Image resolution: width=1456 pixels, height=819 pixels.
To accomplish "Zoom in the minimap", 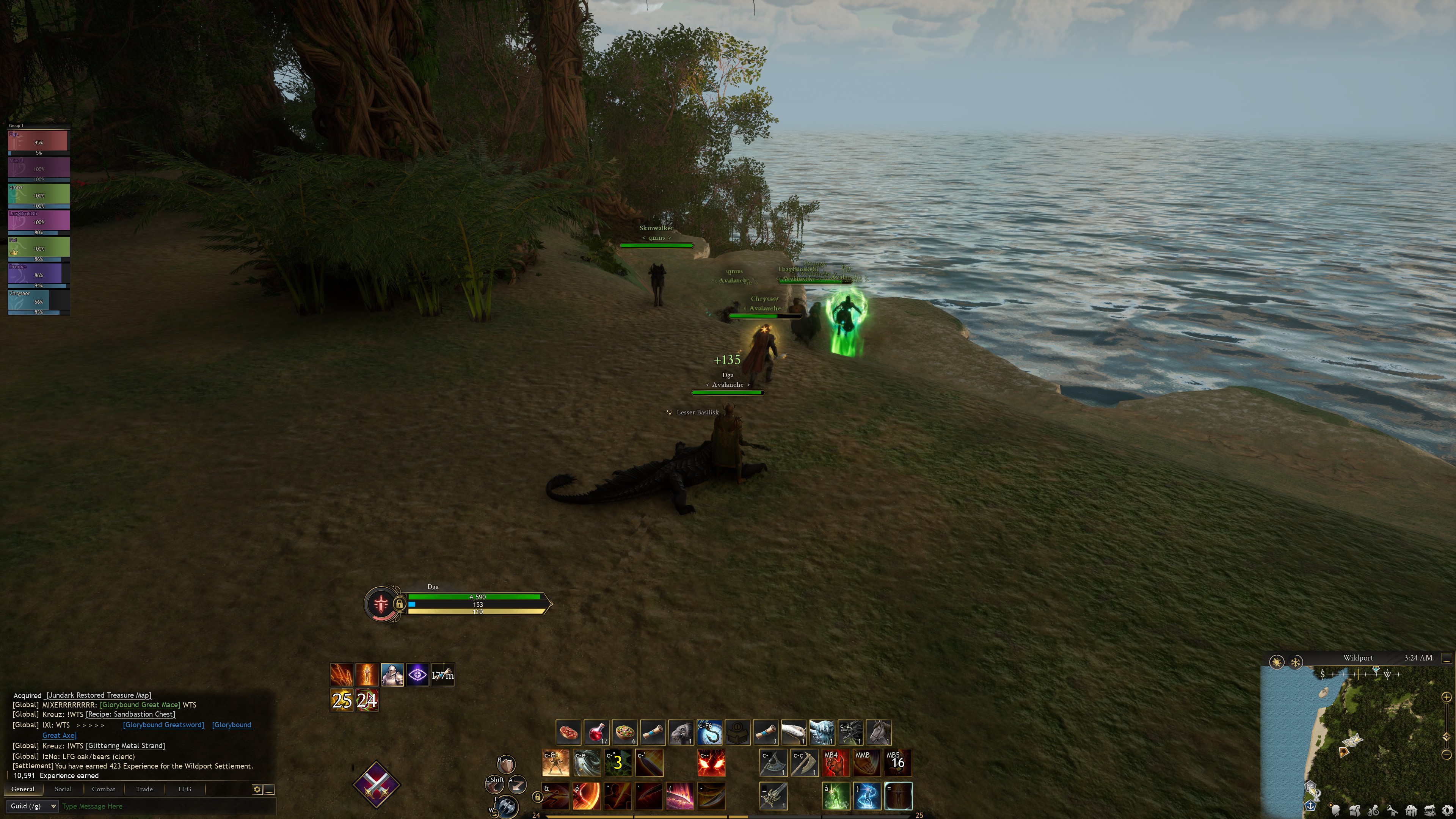I will tap(1447, 697).
